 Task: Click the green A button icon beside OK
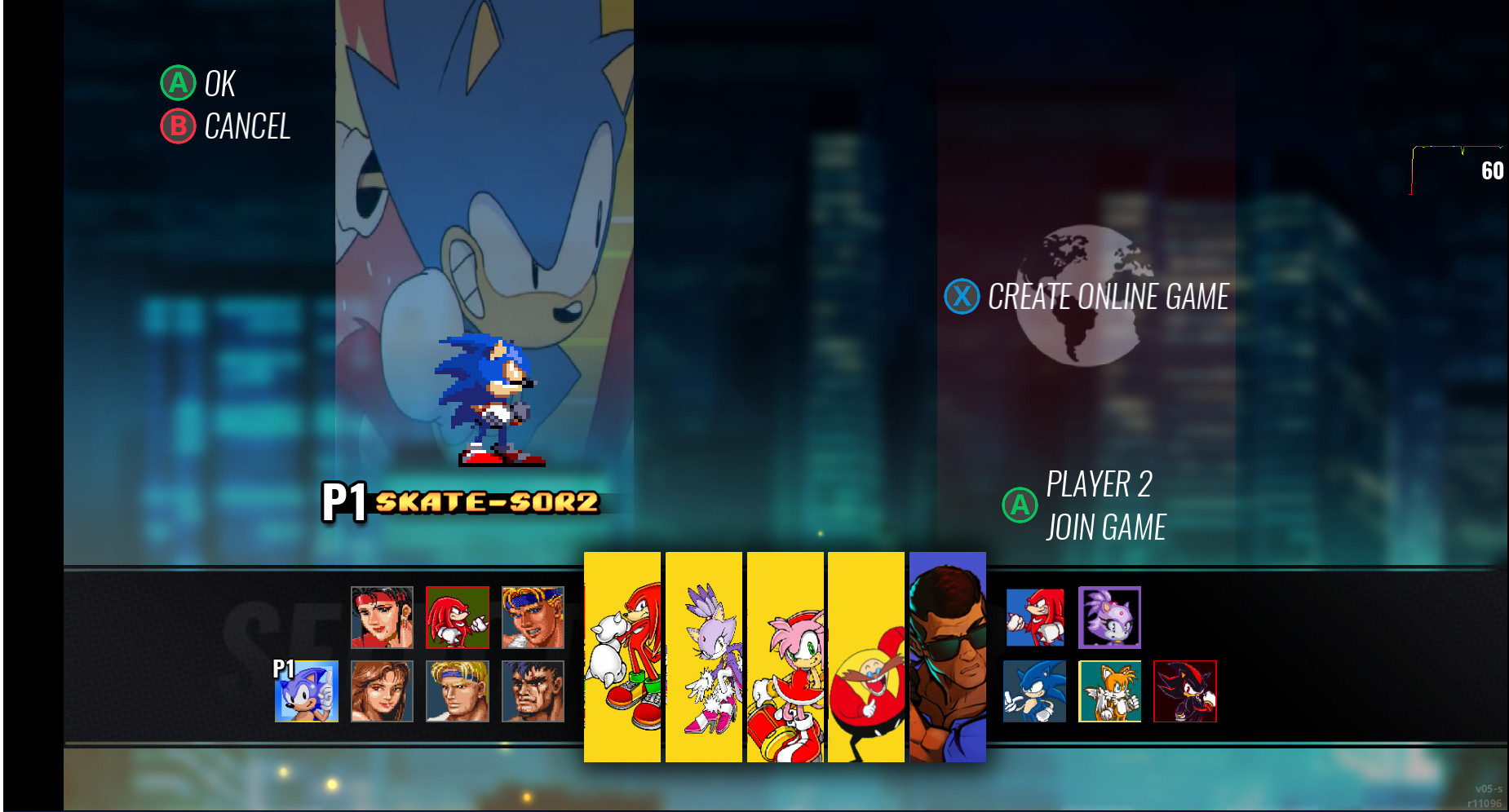(x=178, y=82)
